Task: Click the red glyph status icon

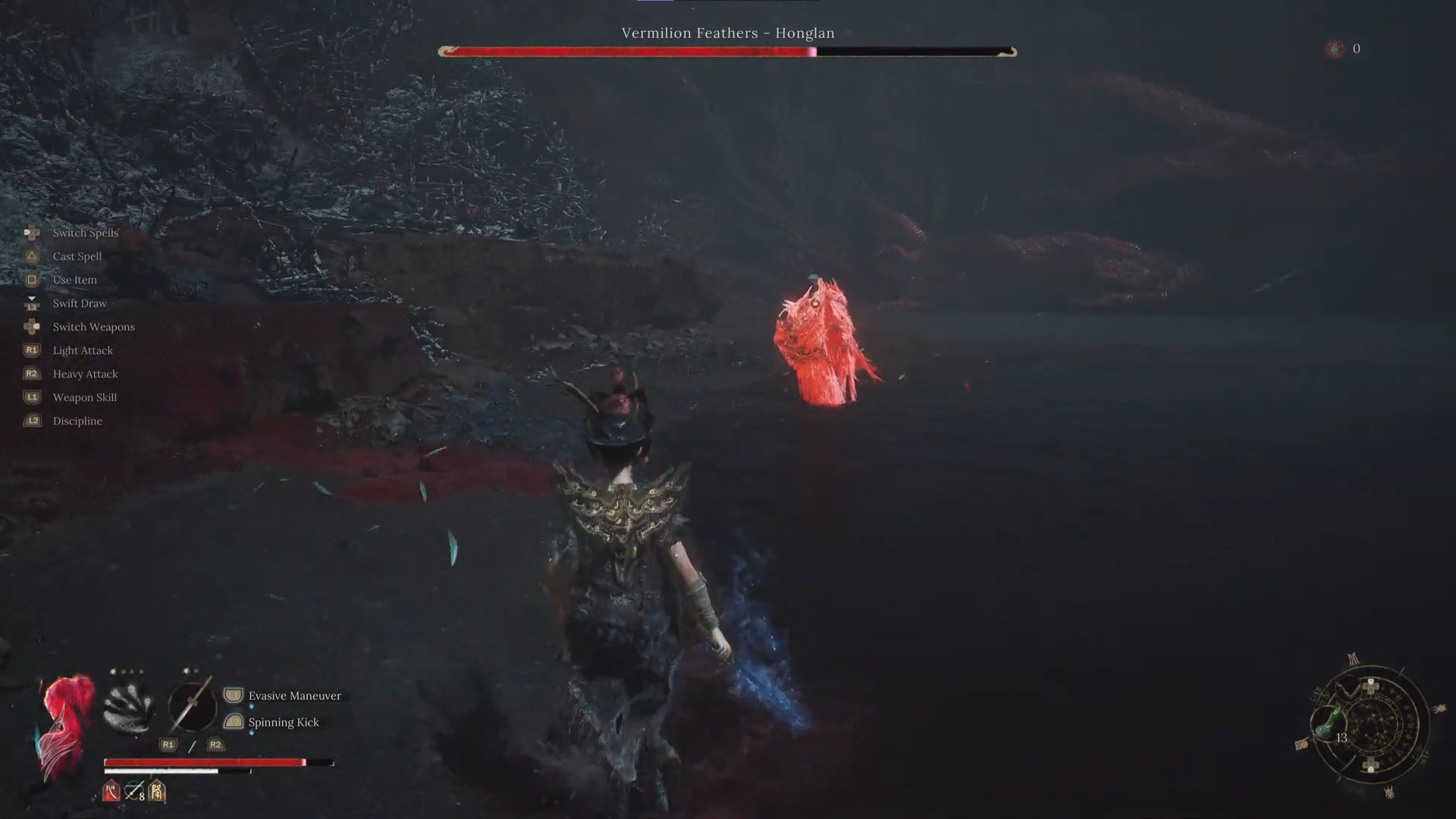Action: [x=111, y=792]
